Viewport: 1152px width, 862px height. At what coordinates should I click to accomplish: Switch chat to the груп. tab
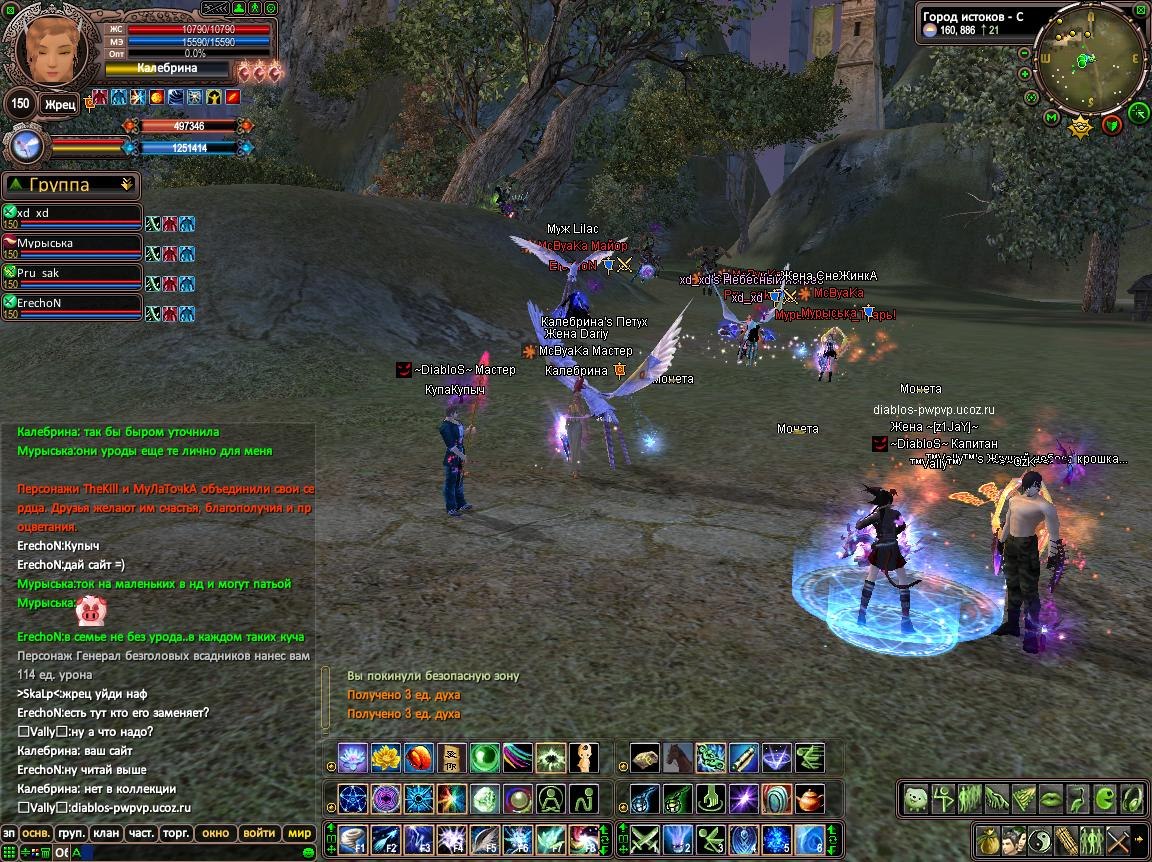click(70, 833)
